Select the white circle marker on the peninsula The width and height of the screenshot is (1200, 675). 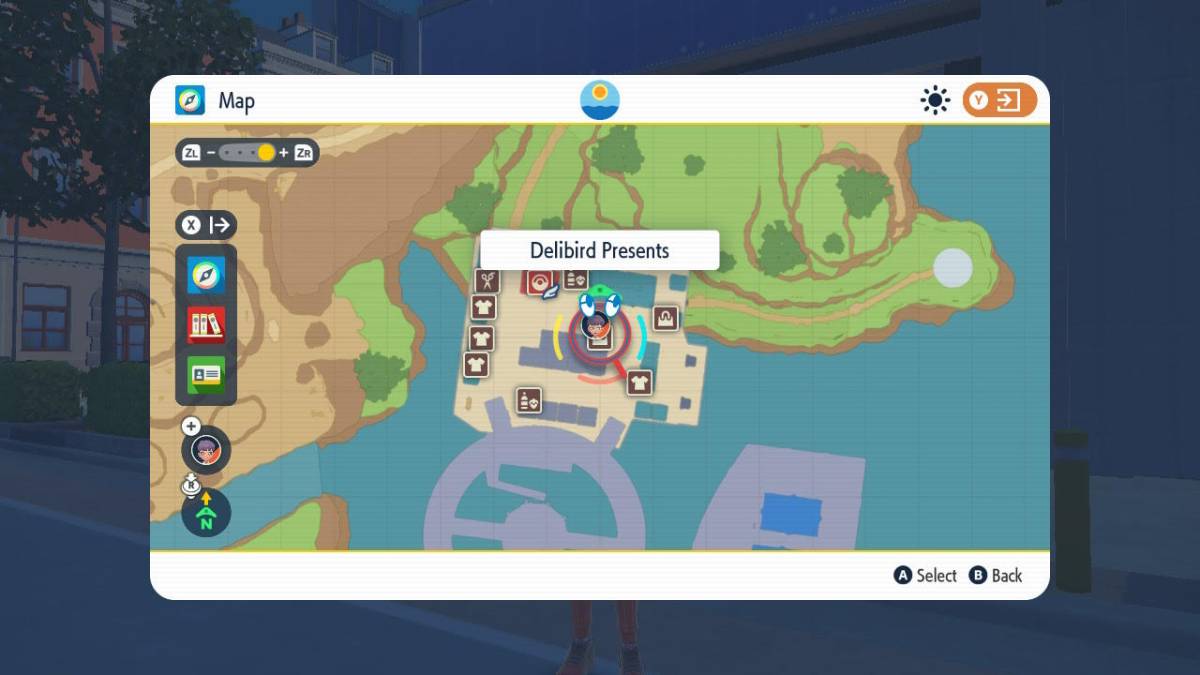952,268
